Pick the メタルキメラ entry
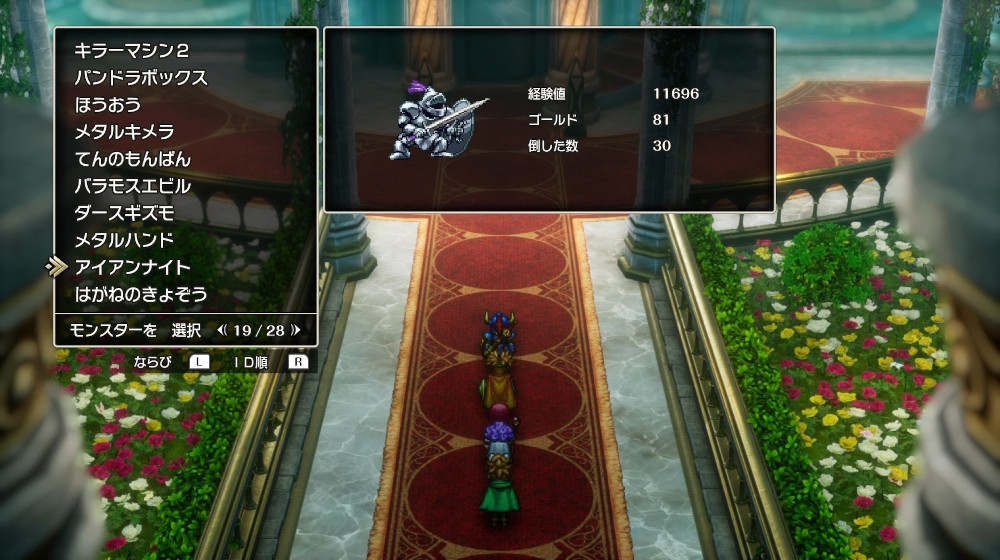Image resolution: width=1000 pixels, height=560 pixels. [124, 132]
